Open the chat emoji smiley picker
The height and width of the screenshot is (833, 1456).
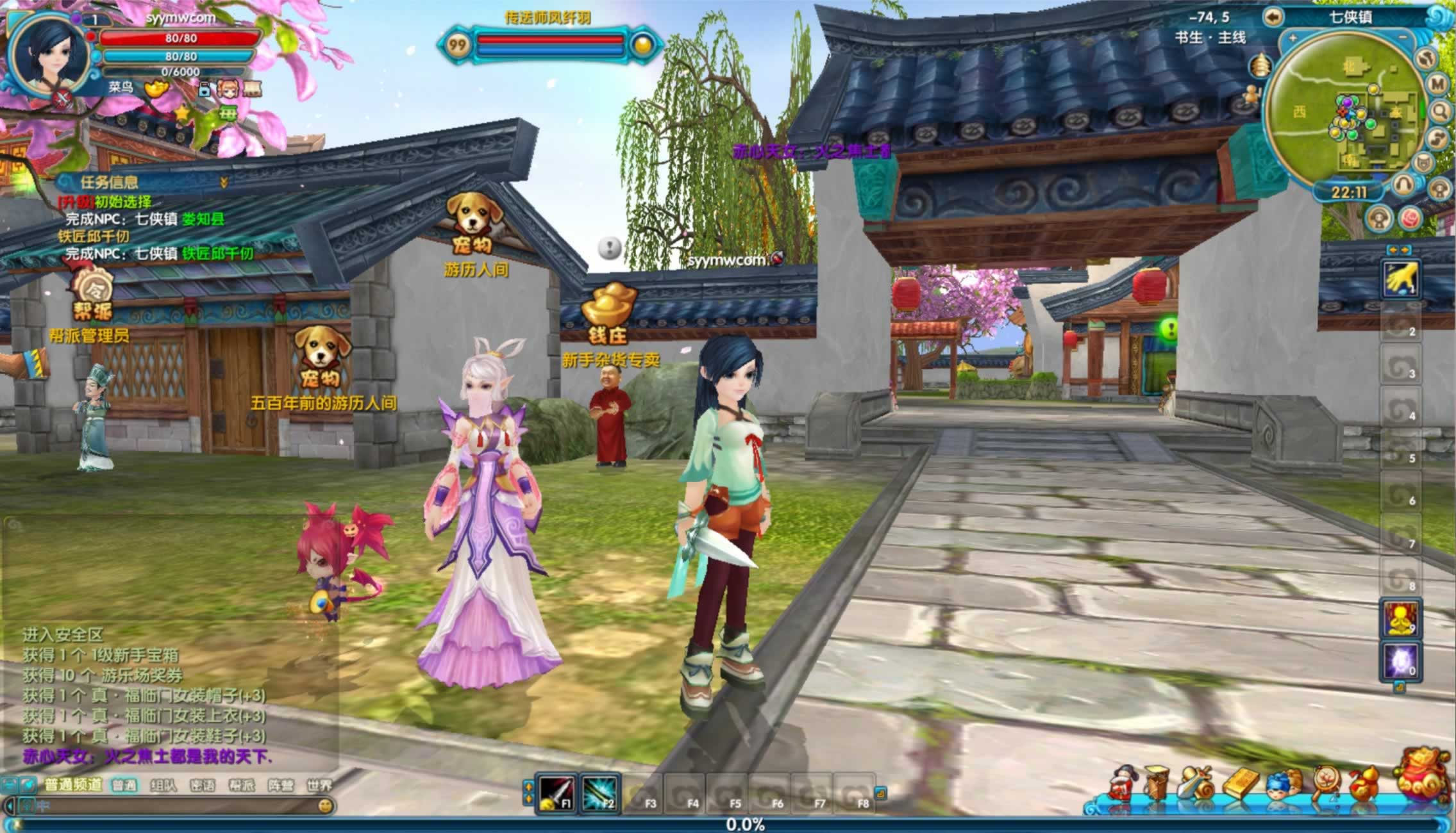coord(325,805)
